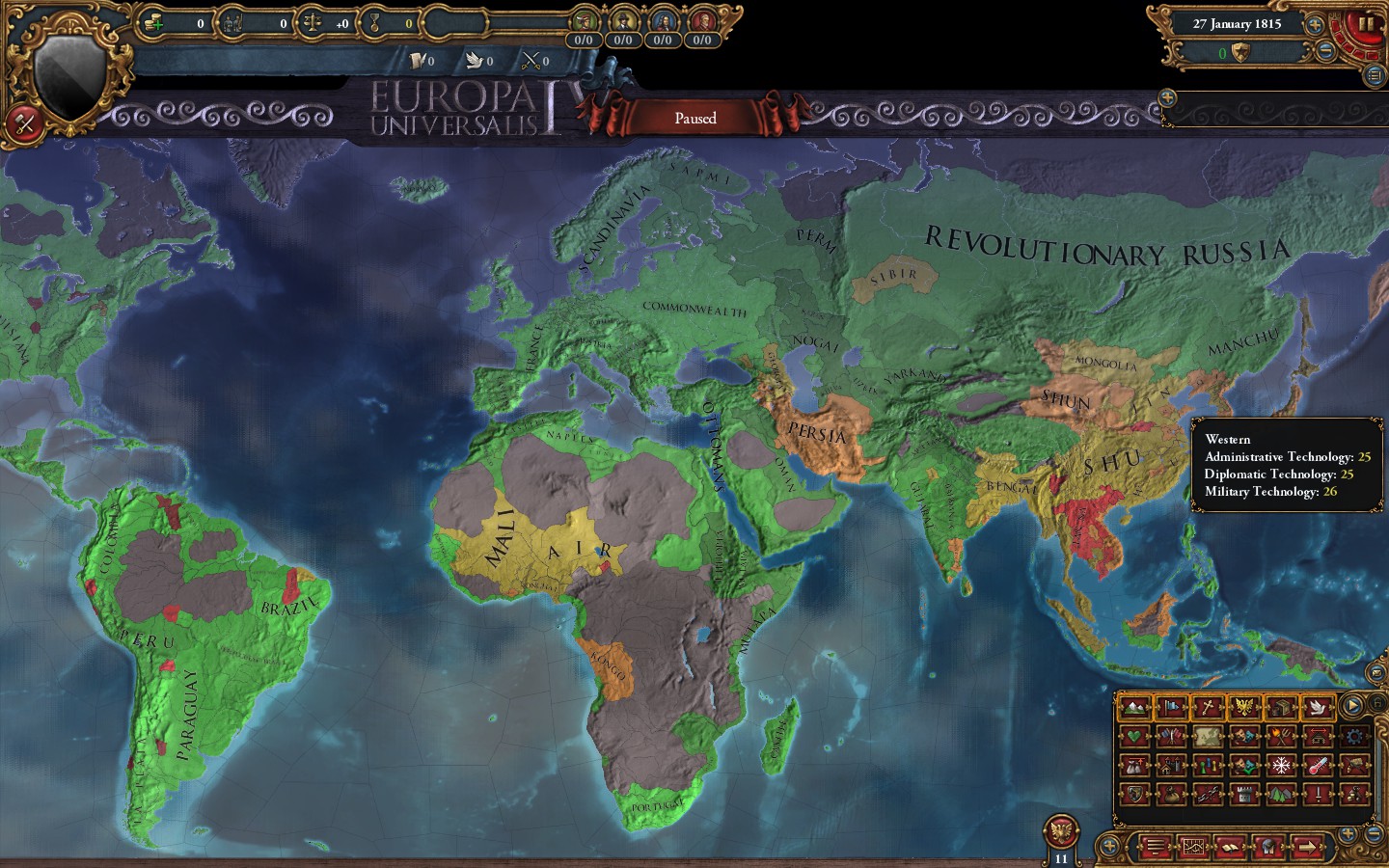Open the ledger from the bottom toolbar
1389x868 pixels.
coord(1157,848)
